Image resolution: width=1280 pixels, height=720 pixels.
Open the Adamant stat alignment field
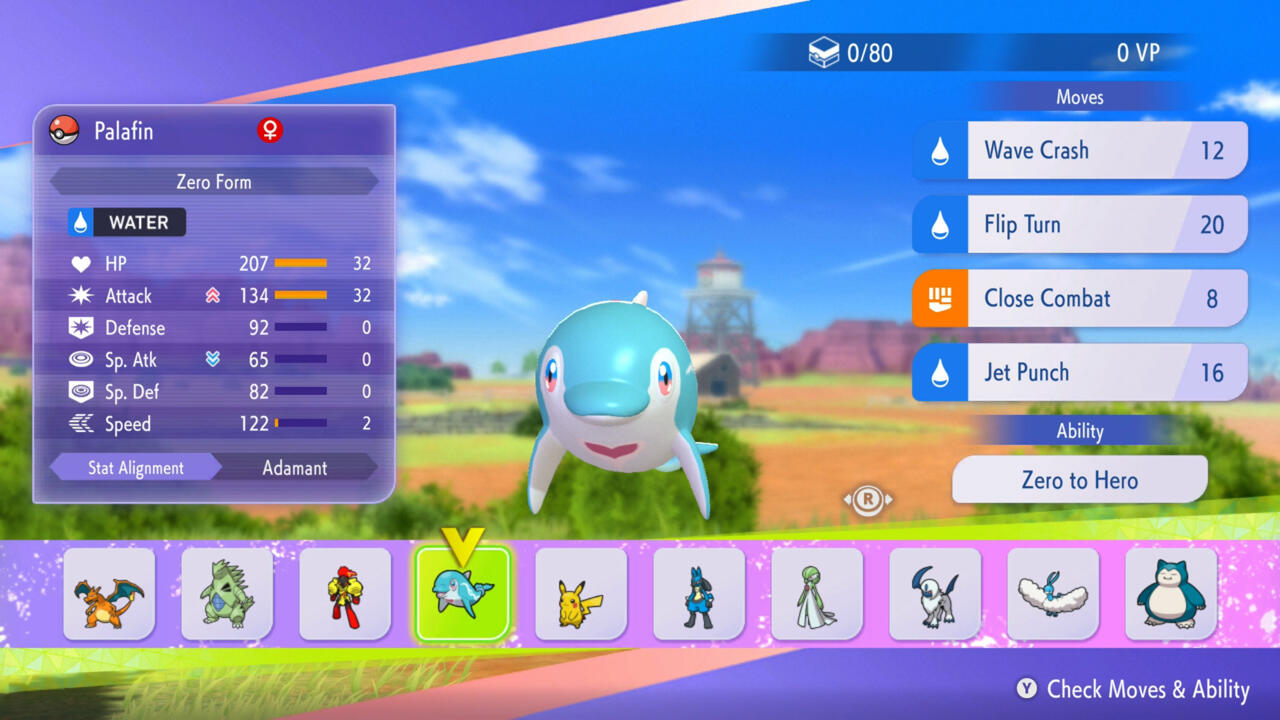[x=295, y=468]
